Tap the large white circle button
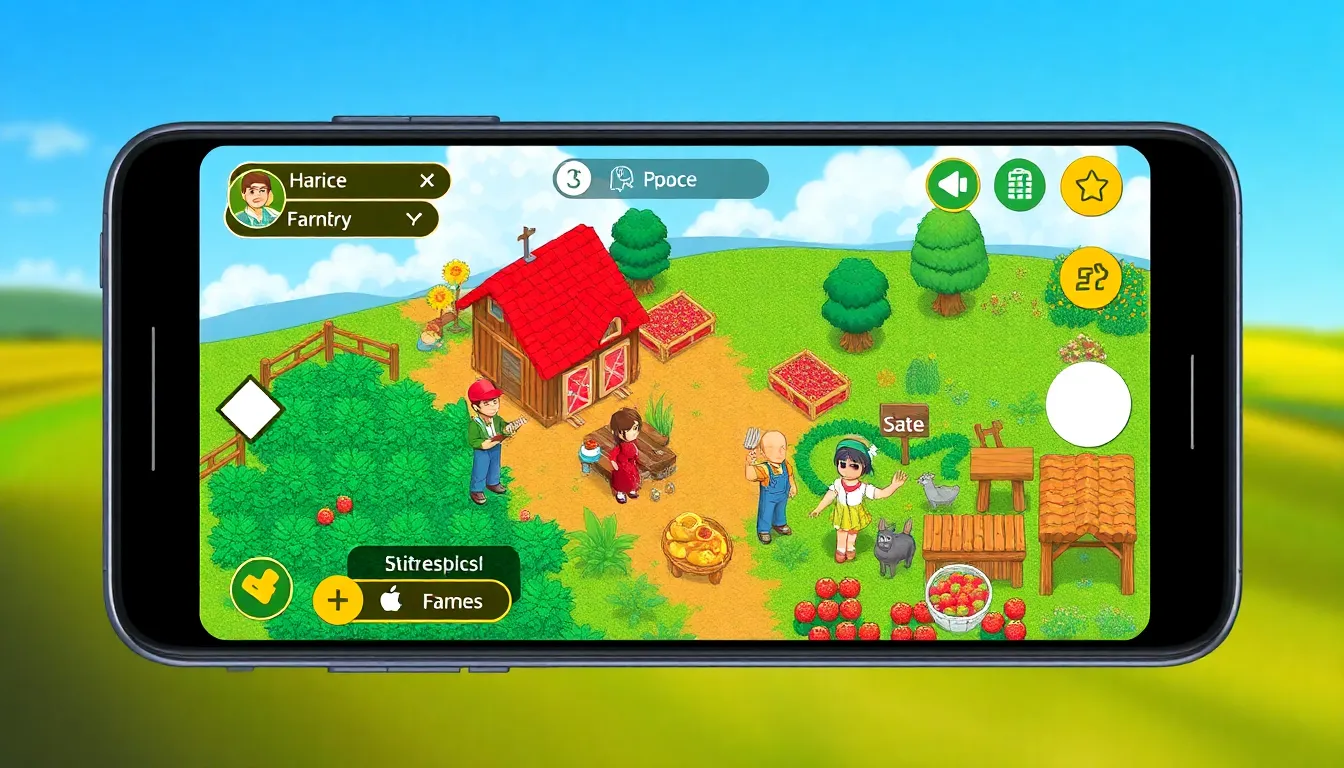Image resolution: width=1344 pixels, height=768 pixels. click(x=1088, y=405)
